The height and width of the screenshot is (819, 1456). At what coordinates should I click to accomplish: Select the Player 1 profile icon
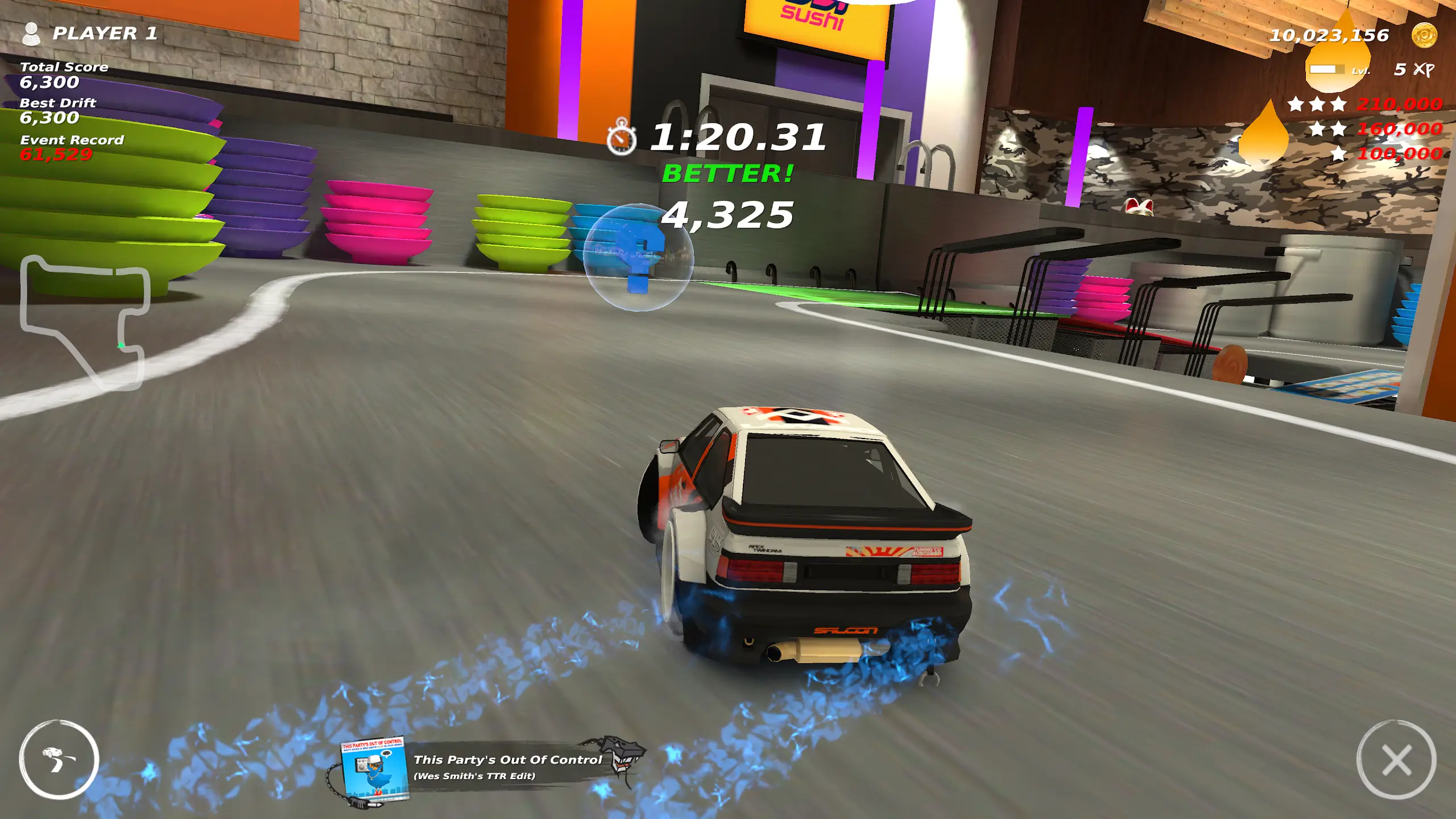tap(31, 34)
